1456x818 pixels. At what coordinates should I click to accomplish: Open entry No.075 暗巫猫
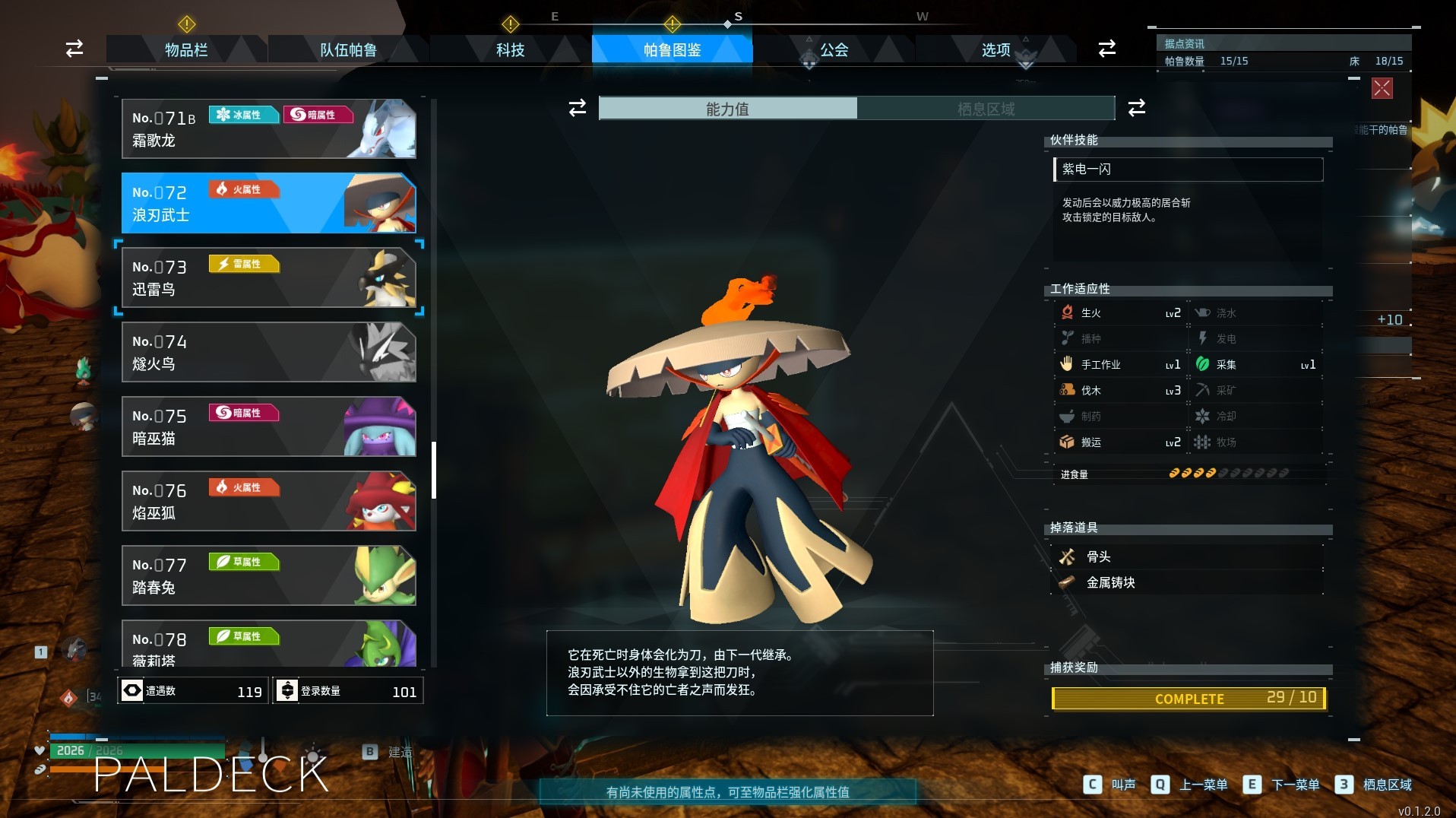tap(269, 427)
